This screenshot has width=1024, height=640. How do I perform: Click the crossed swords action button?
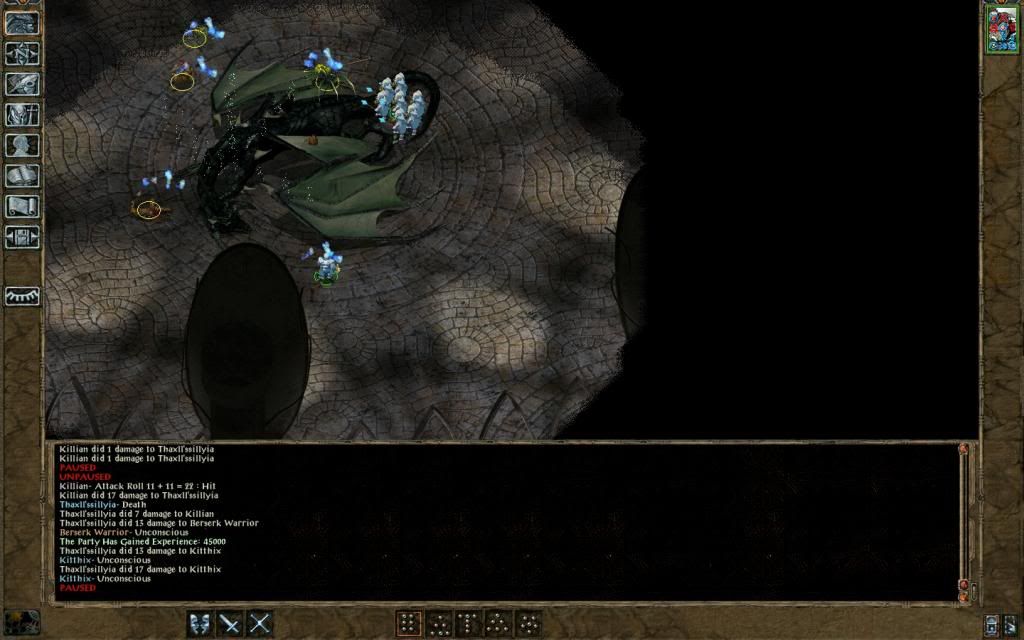click(x=260, y=623)
